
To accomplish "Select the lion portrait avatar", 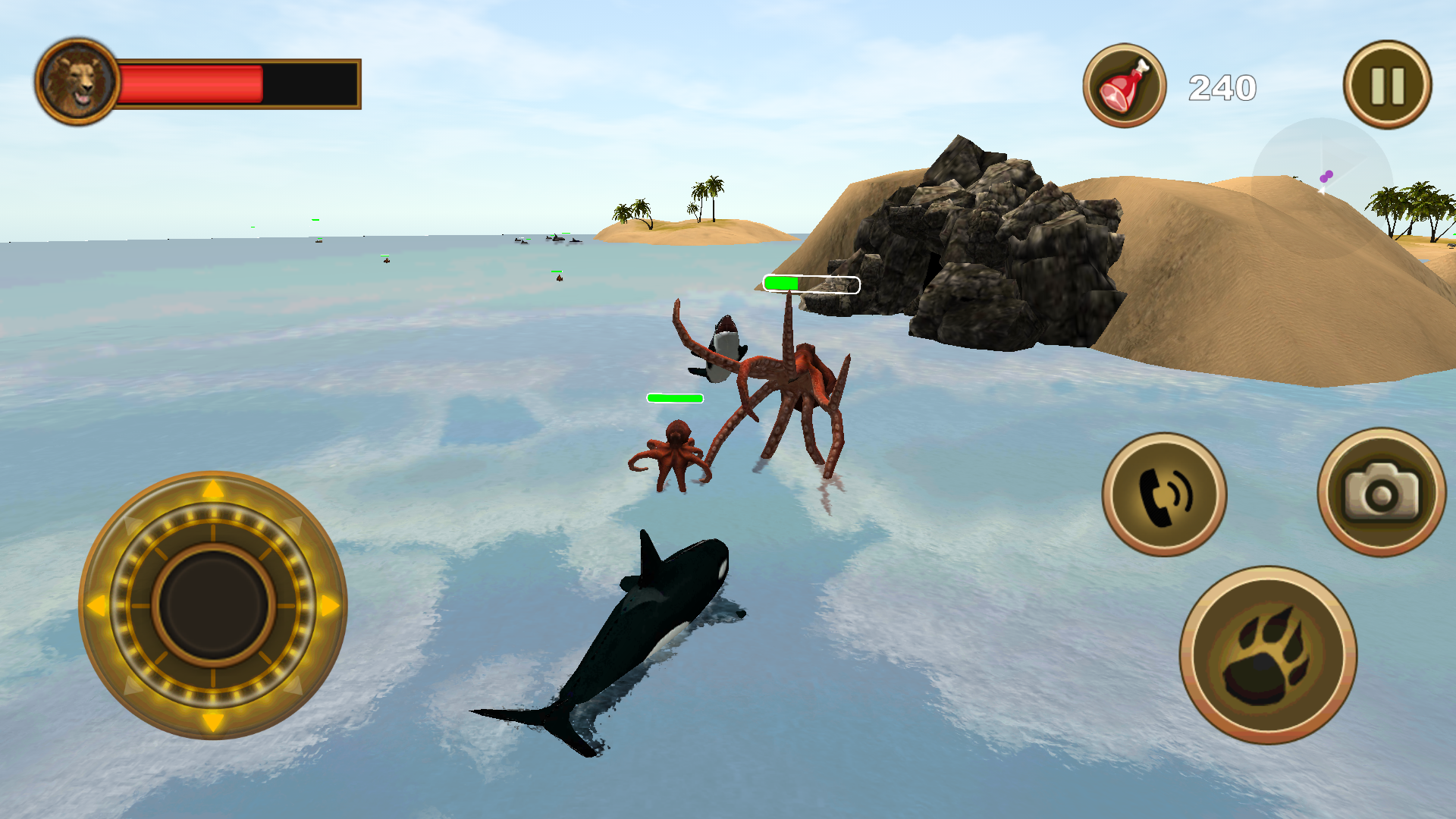I will tap(78, 79).
